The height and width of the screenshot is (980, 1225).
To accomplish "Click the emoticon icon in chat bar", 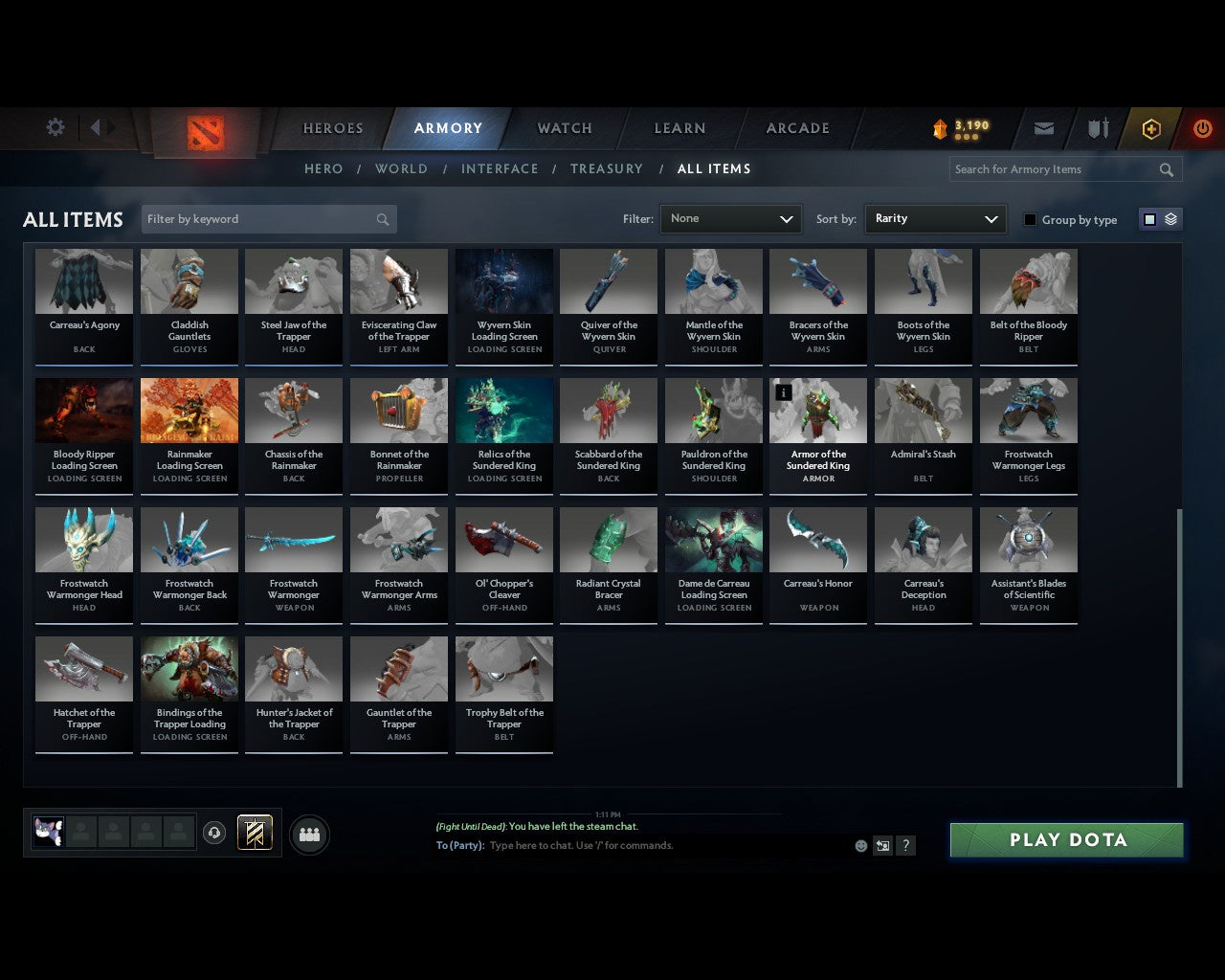I will coord(859,846).
